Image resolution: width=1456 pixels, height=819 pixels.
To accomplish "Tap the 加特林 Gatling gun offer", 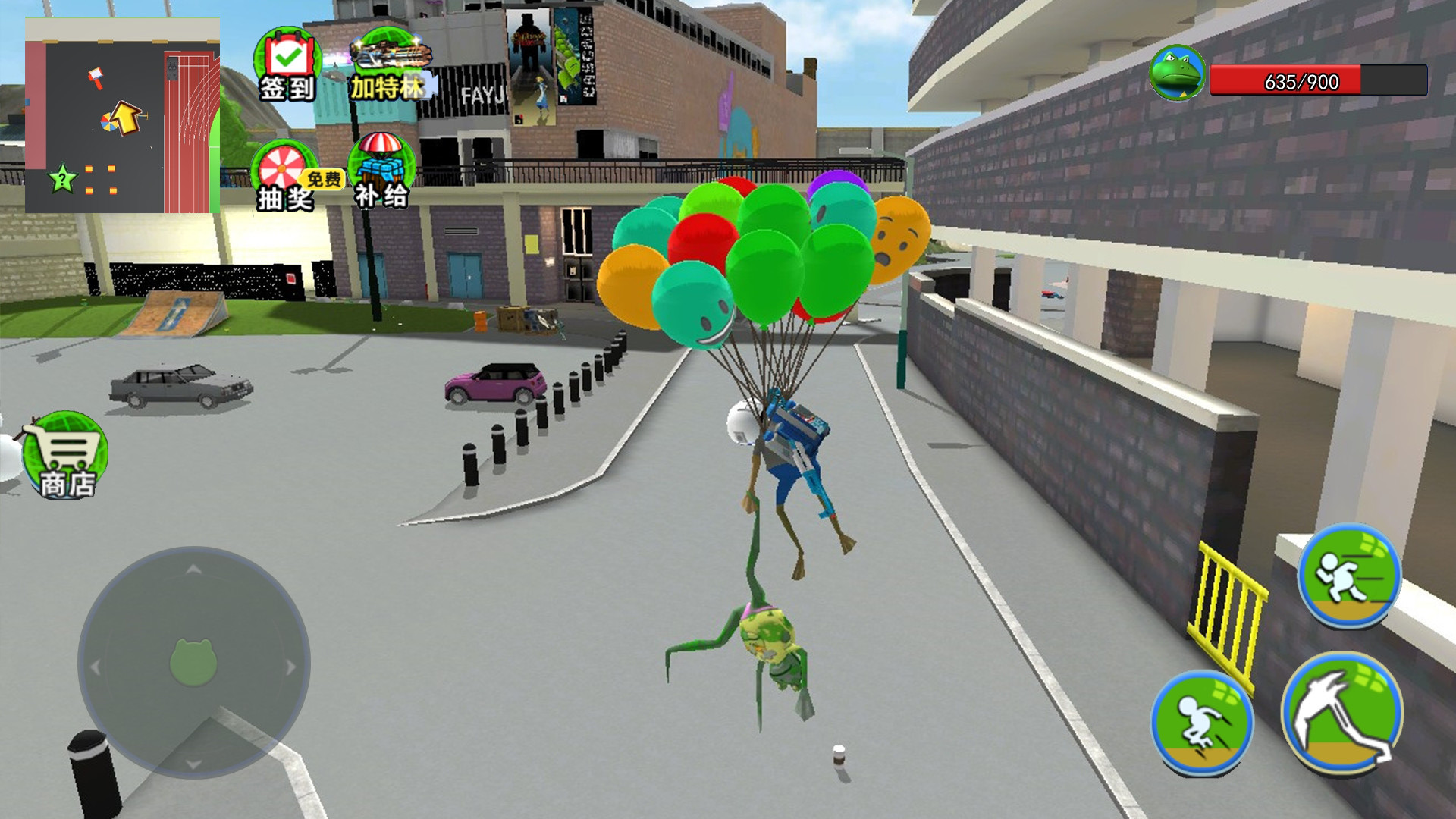I will click(389, 66).
